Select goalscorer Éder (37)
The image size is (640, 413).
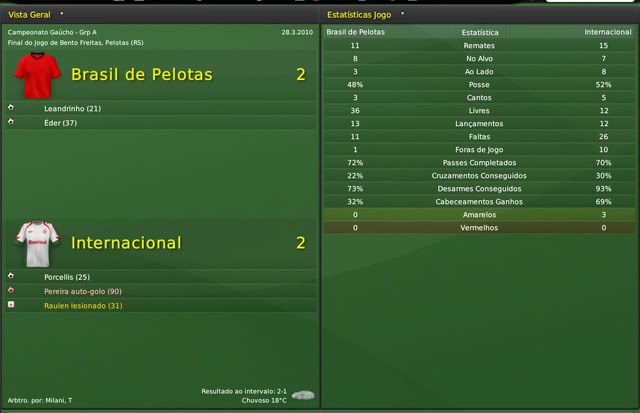58,122
